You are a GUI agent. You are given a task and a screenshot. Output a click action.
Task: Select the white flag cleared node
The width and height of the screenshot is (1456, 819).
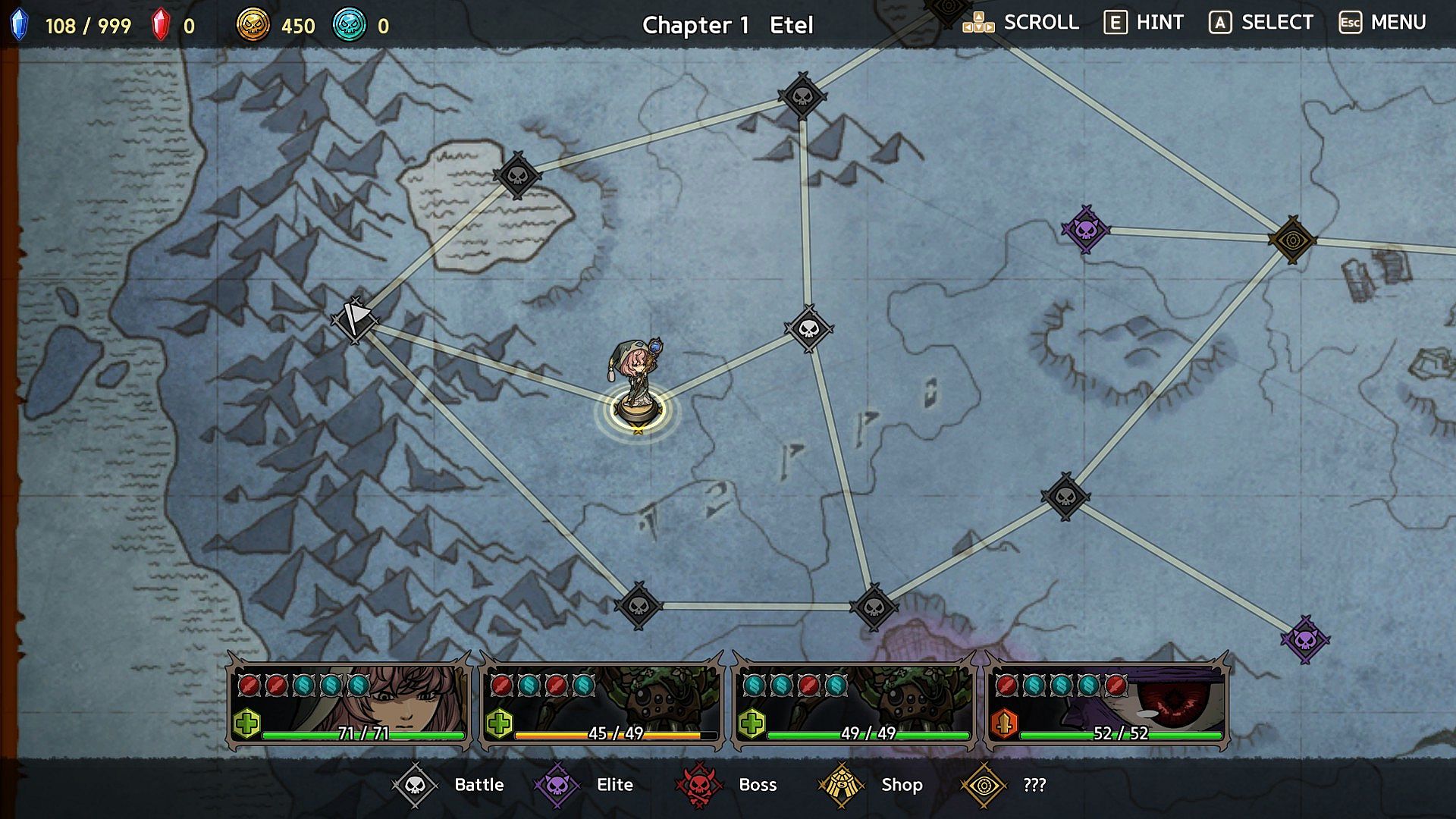tap(354, 319)
